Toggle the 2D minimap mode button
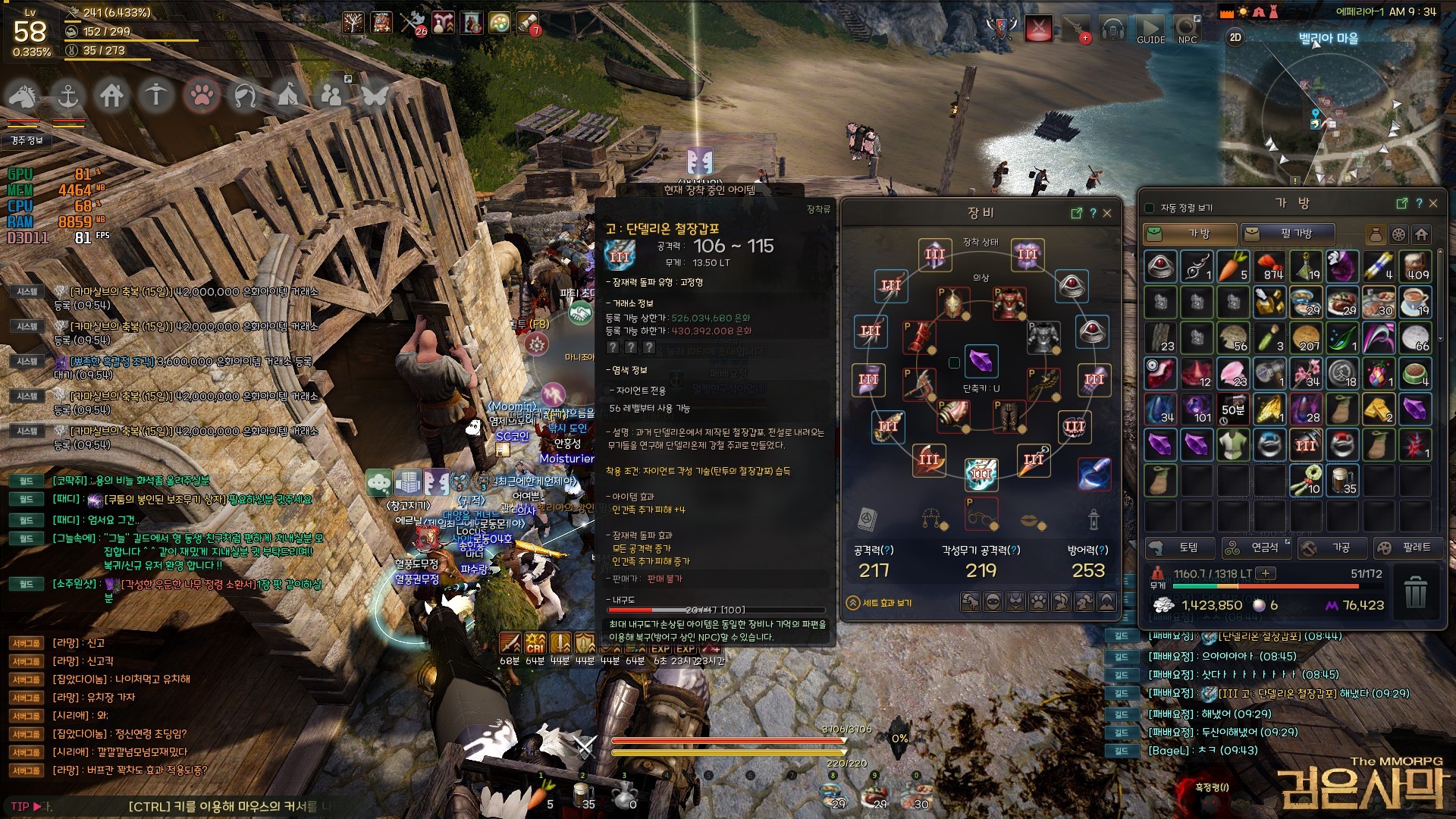Image resolution: width=1456 pixels, height=819 pixels. pos(1235,37)
